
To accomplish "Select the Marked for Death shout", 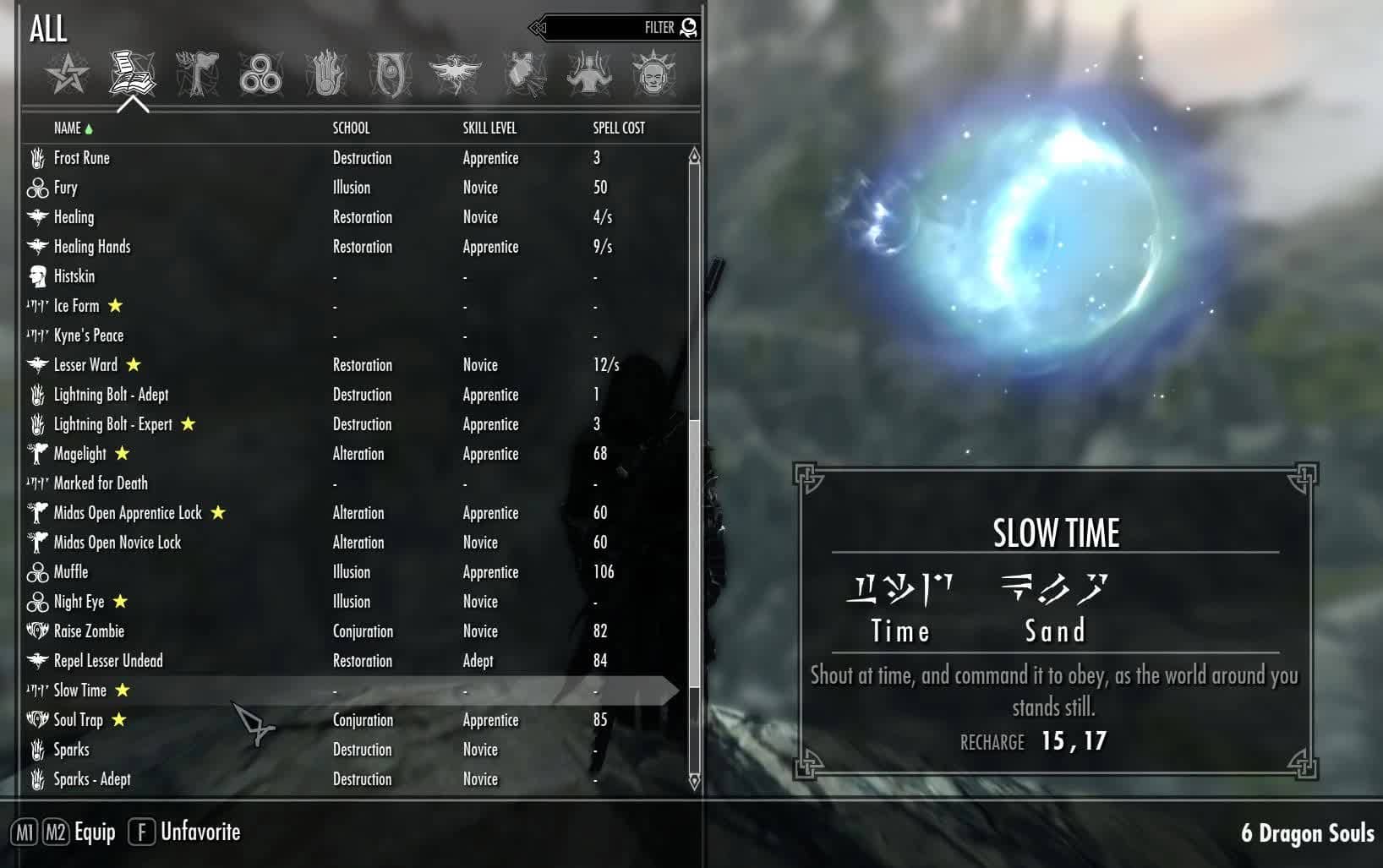I will pyautogui.click(x=101, y=483).
